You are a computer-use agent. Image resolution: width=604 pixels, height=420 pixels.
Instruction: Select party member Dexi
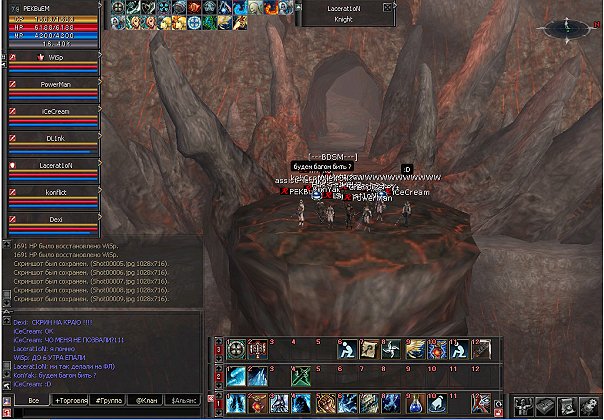coord(55,217)
